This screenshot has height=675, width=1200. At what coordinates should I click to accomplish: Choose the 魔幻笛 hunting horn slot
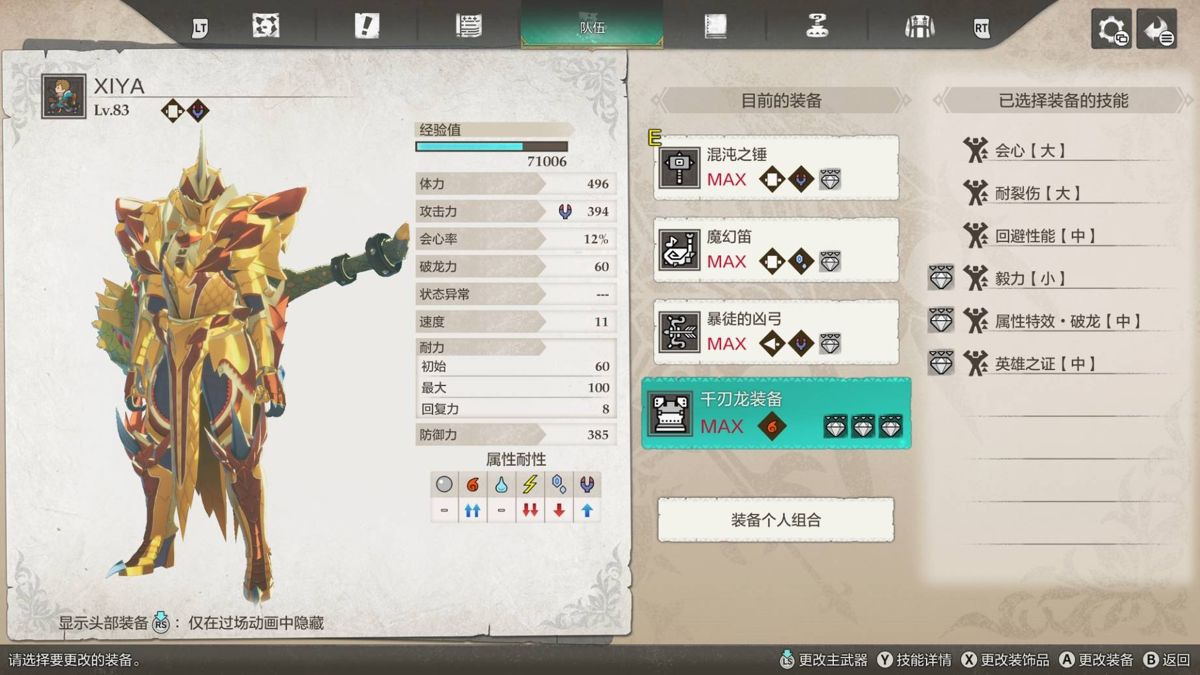tap(776, 250)
